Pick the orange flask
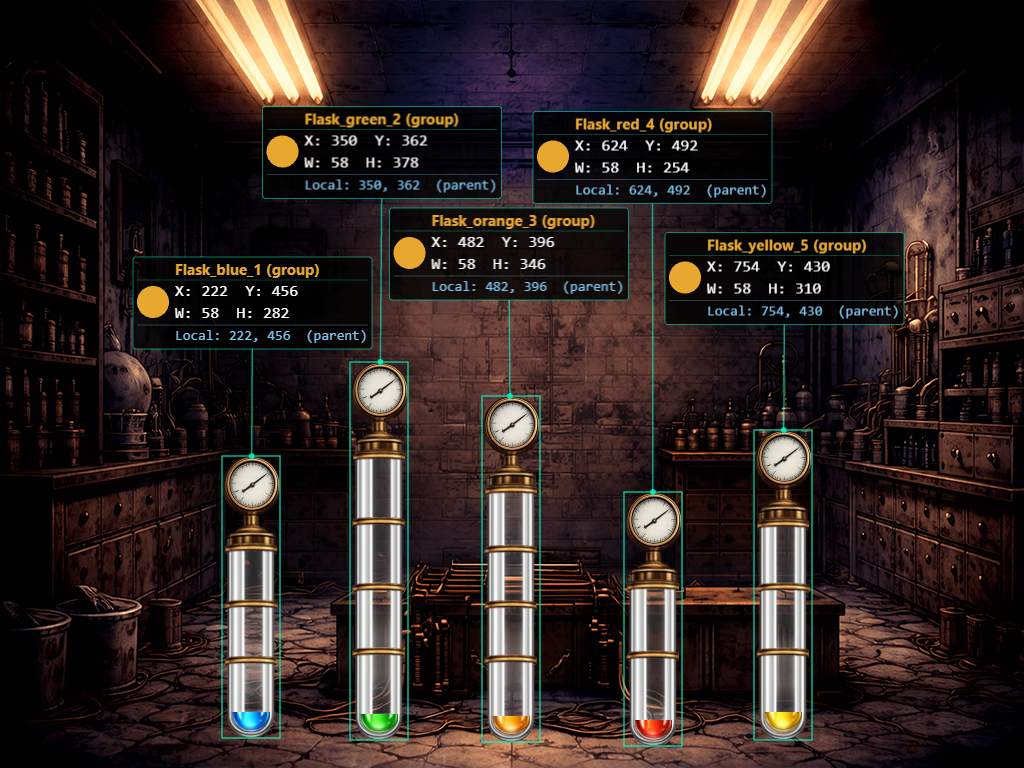 [x=511, y=569]
